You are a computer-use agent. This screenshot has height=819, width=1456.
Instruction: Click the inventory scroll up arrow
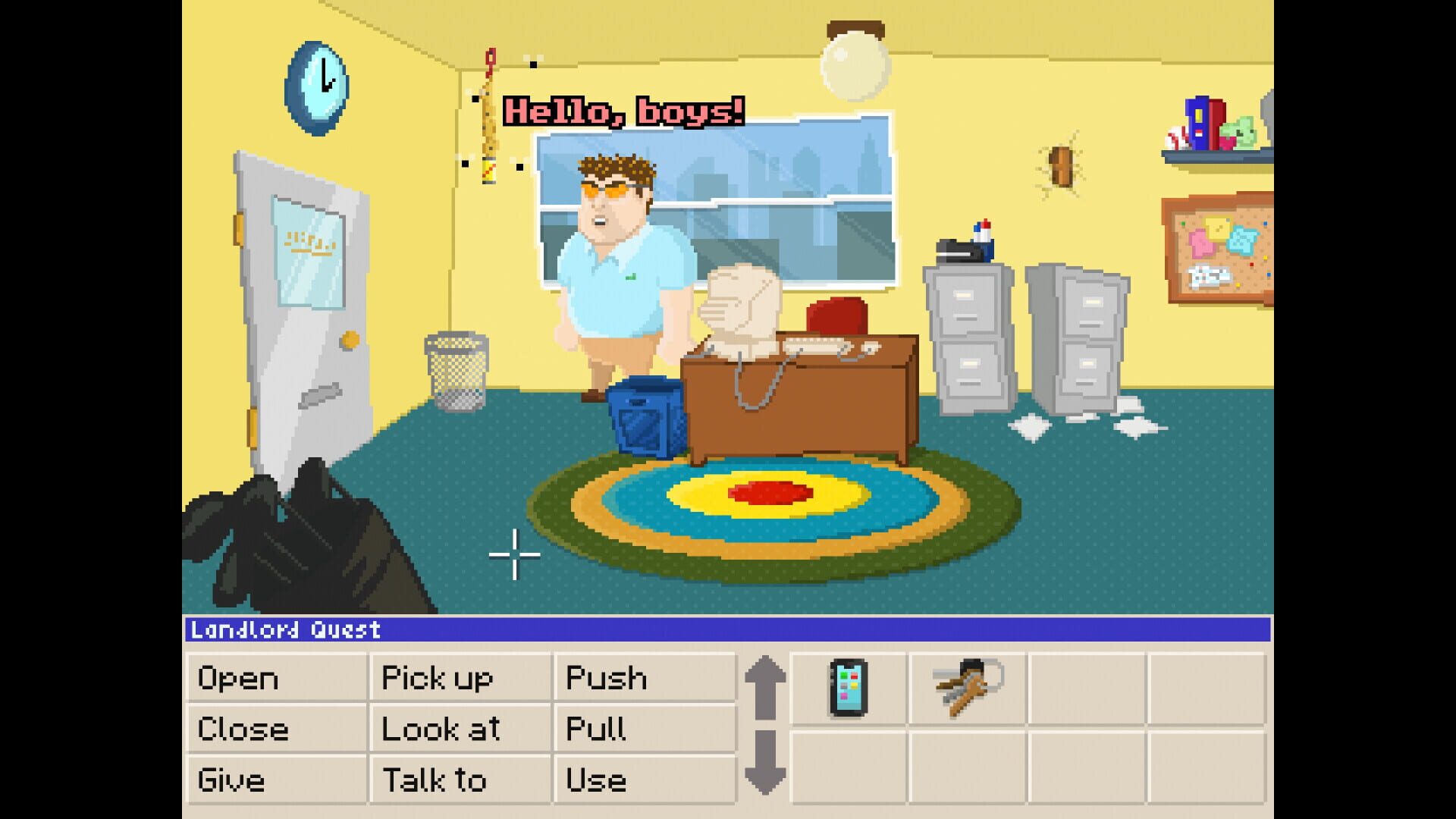tap(766, 686)
